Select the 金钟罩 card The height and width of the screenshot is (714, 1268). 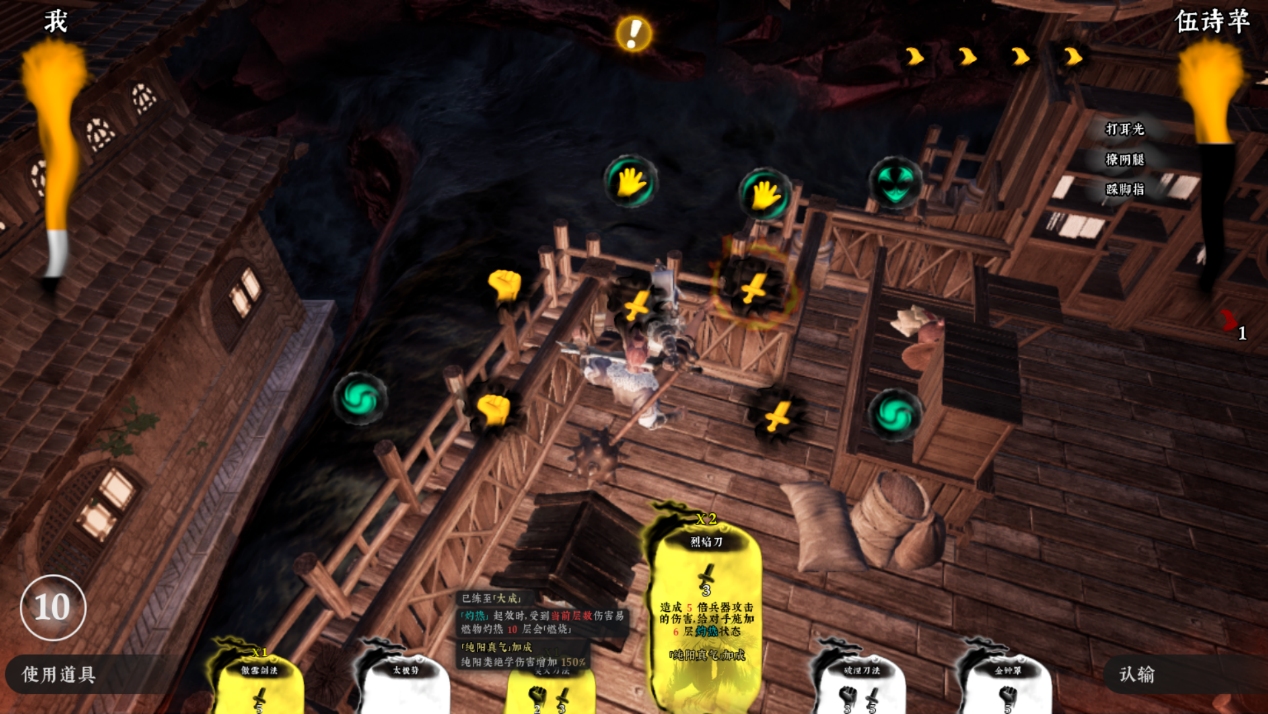click(1006, 685)
